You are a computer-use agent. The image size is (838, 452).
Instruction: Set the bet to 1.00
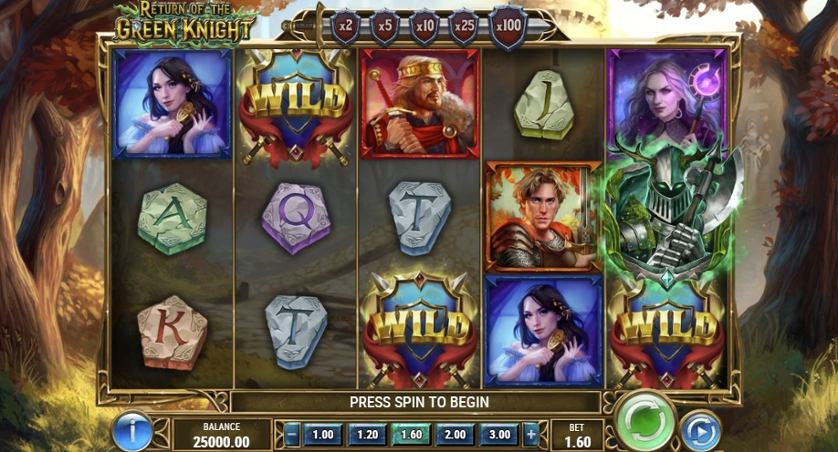(x=323, y=435)
